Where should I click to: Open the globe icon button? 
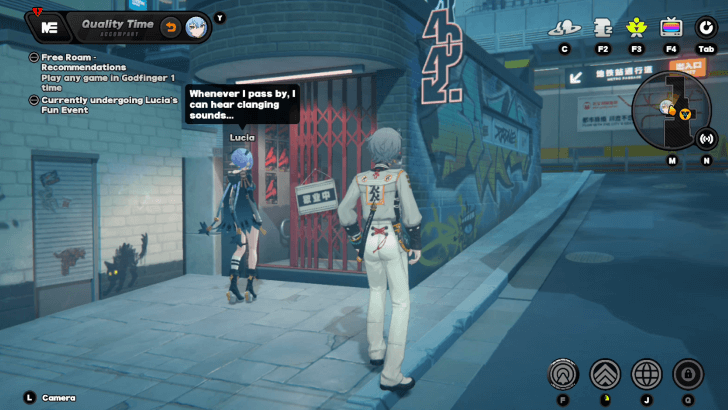tap(647, 374)
